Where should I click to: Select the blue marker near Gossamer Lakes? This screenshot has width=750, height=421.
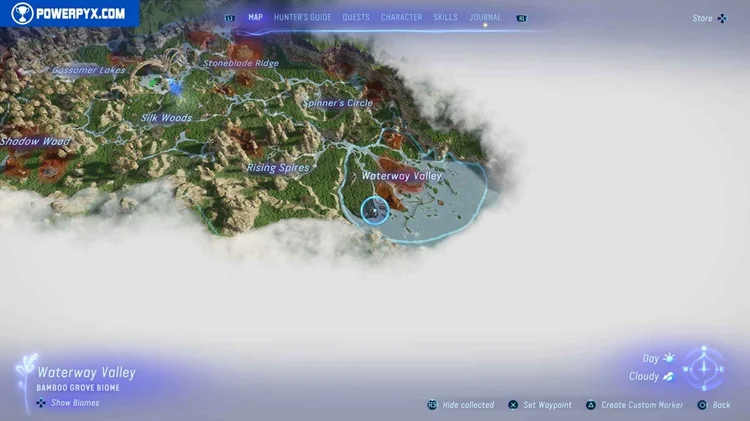tap(176, 88)
